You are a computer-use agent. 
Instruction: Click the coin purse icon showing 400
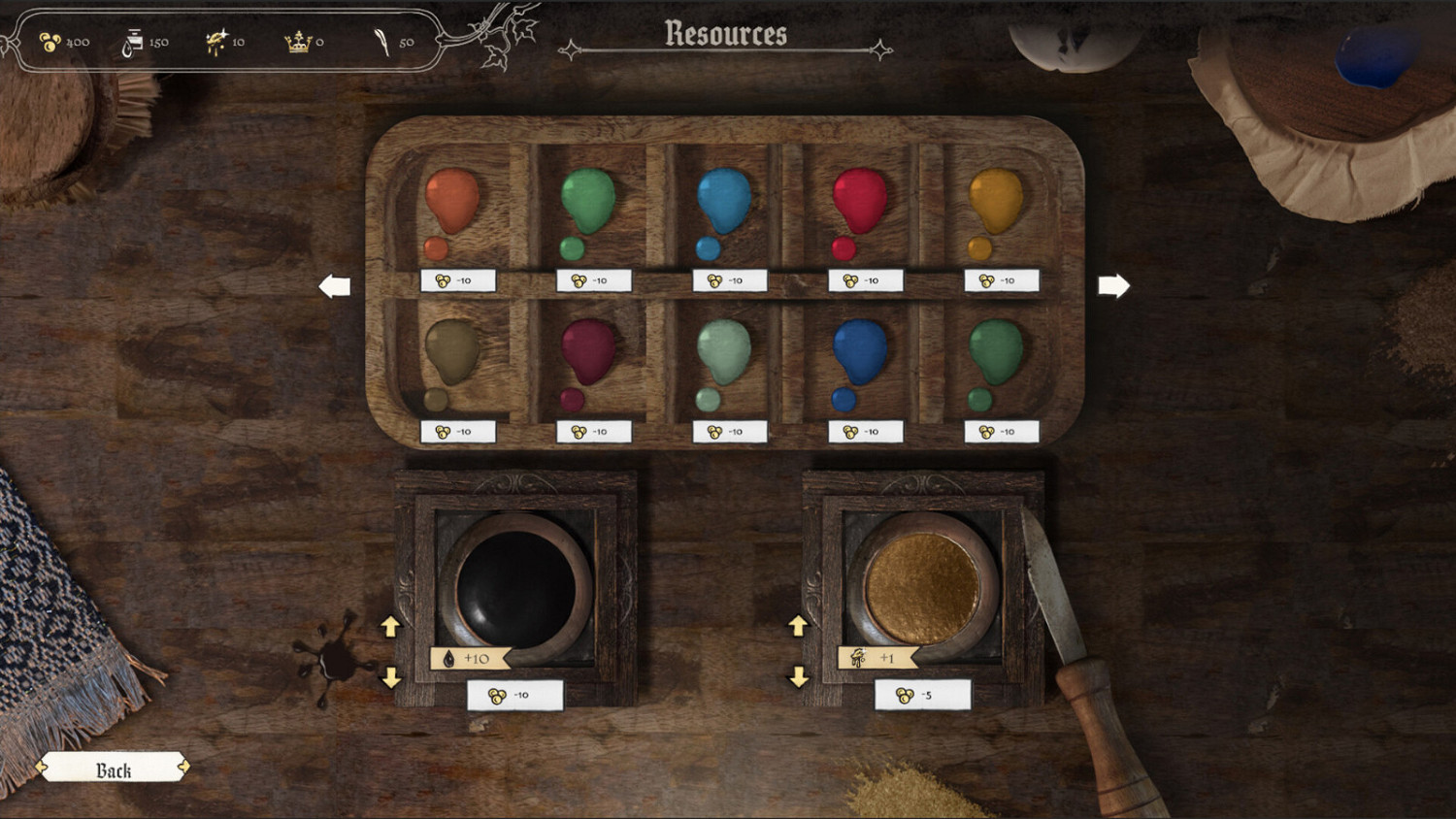click(x=51, y=41)
